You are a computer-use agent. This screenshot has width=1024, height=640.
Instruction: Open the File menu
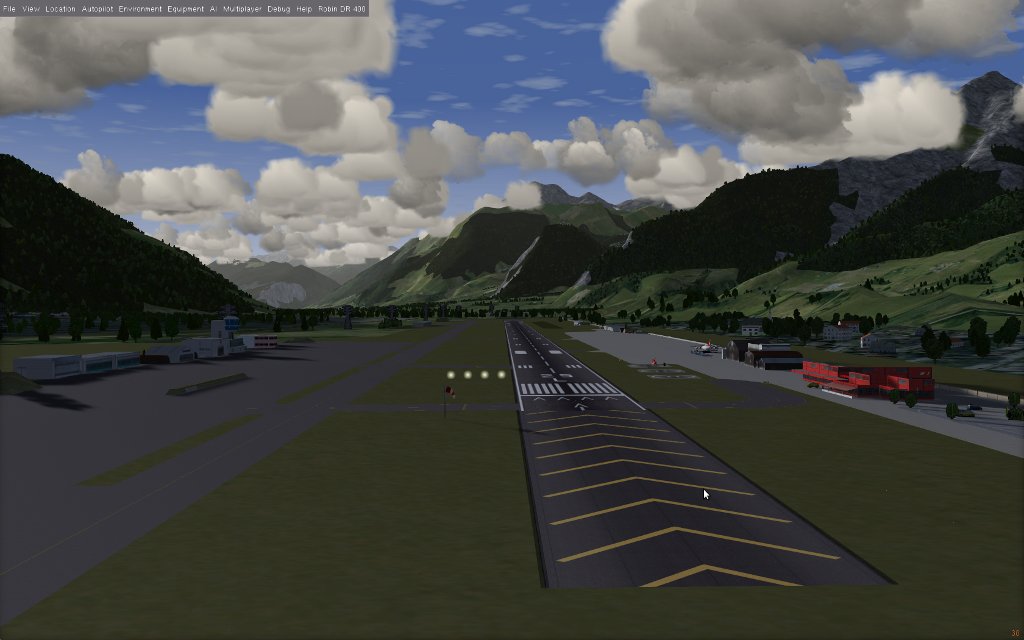click(9, 8)
